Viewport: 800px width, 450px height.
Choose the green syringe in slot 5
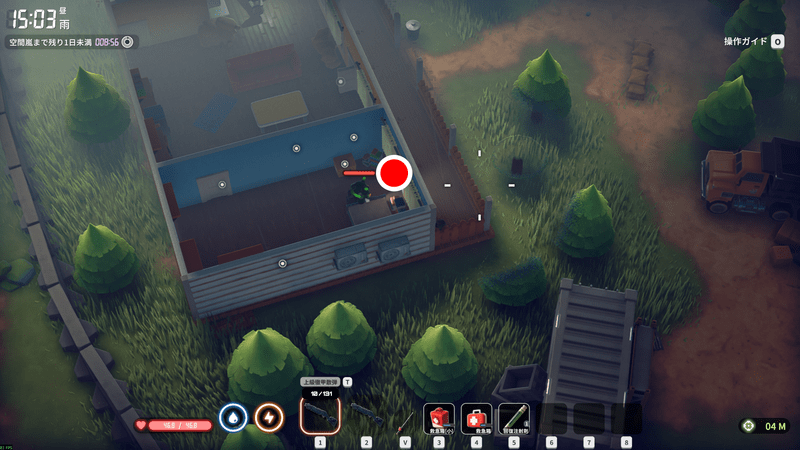514,416
